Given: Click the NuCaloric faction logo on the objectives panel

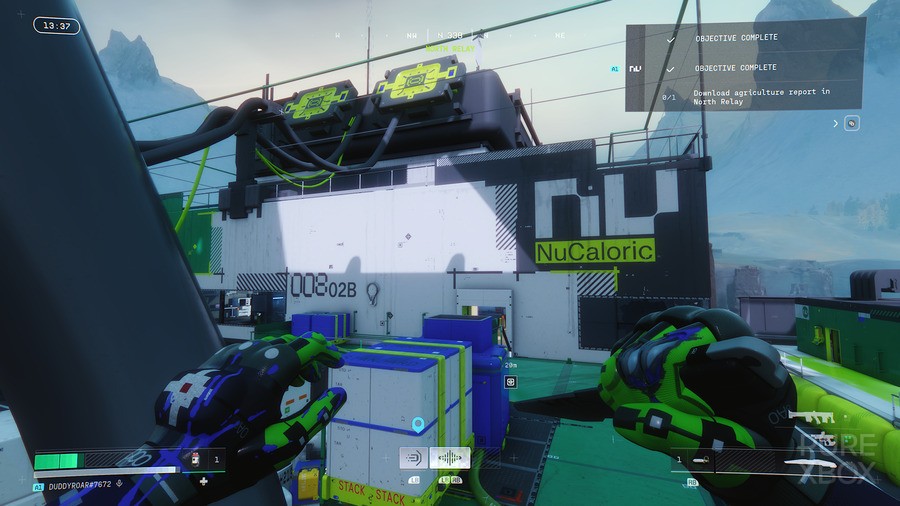Looking at the screenshot, I should (637, 68).
